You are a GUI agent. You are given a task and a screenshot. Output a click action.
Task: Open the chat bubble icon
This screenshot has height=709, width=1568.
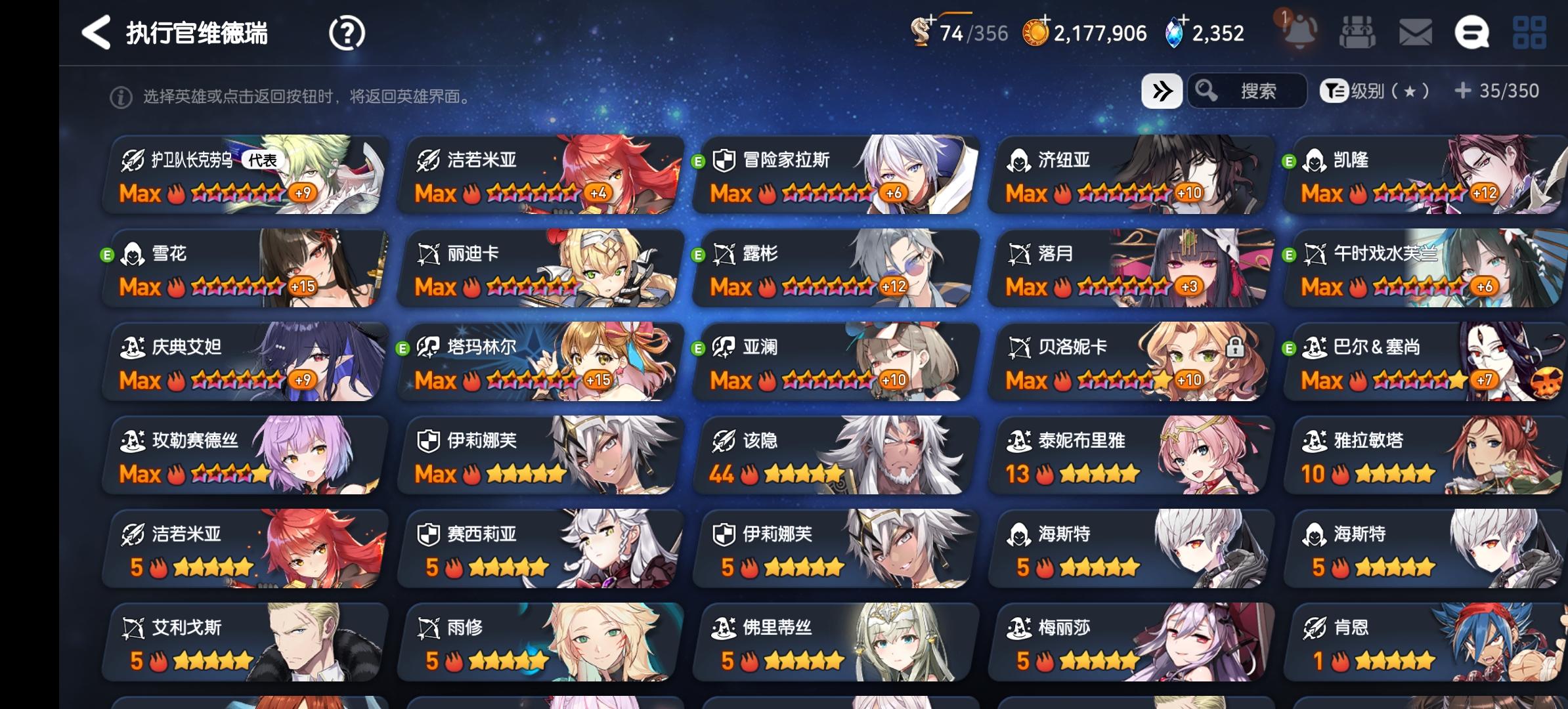(x=1473, y=32)
